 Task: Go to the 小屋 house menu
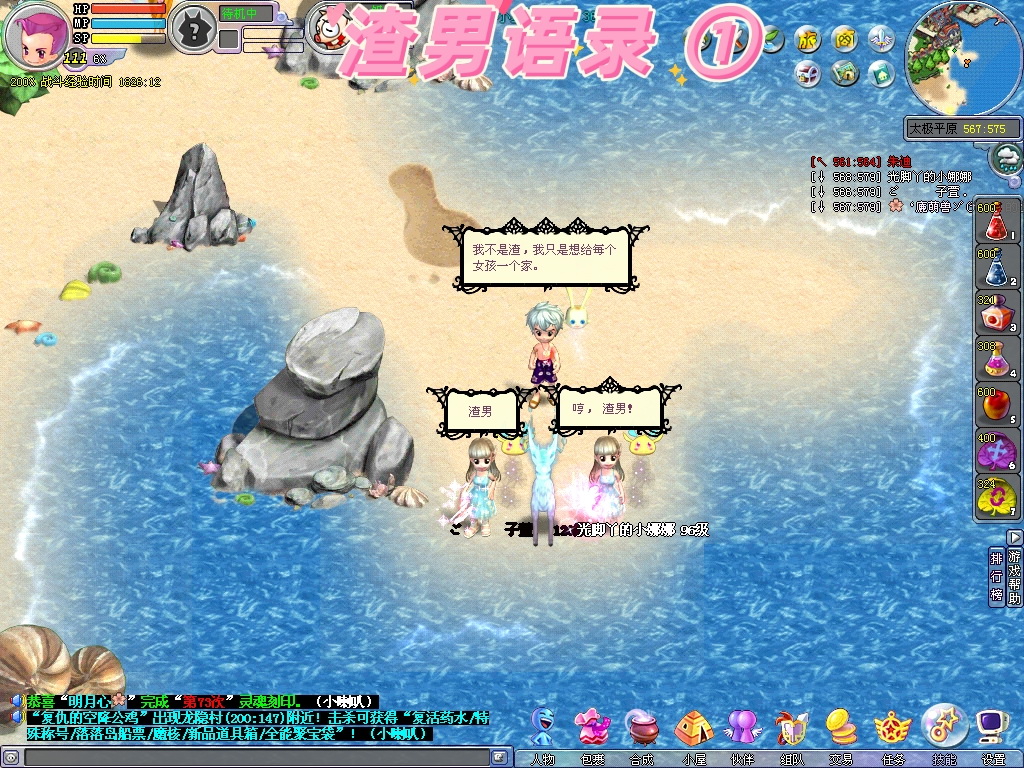pos(693,728)
